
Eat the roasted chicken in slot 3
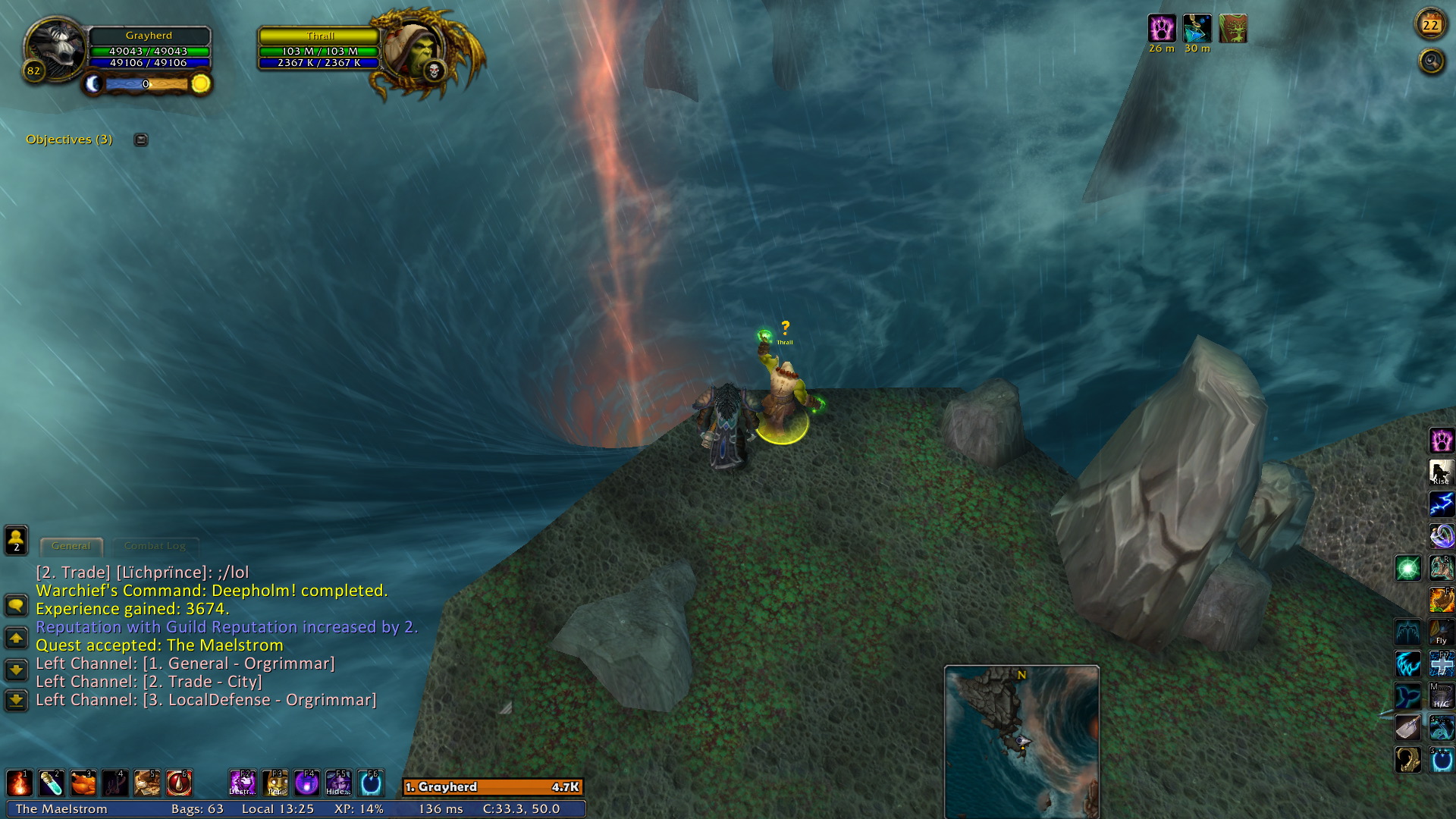click(x=83, y=783)
